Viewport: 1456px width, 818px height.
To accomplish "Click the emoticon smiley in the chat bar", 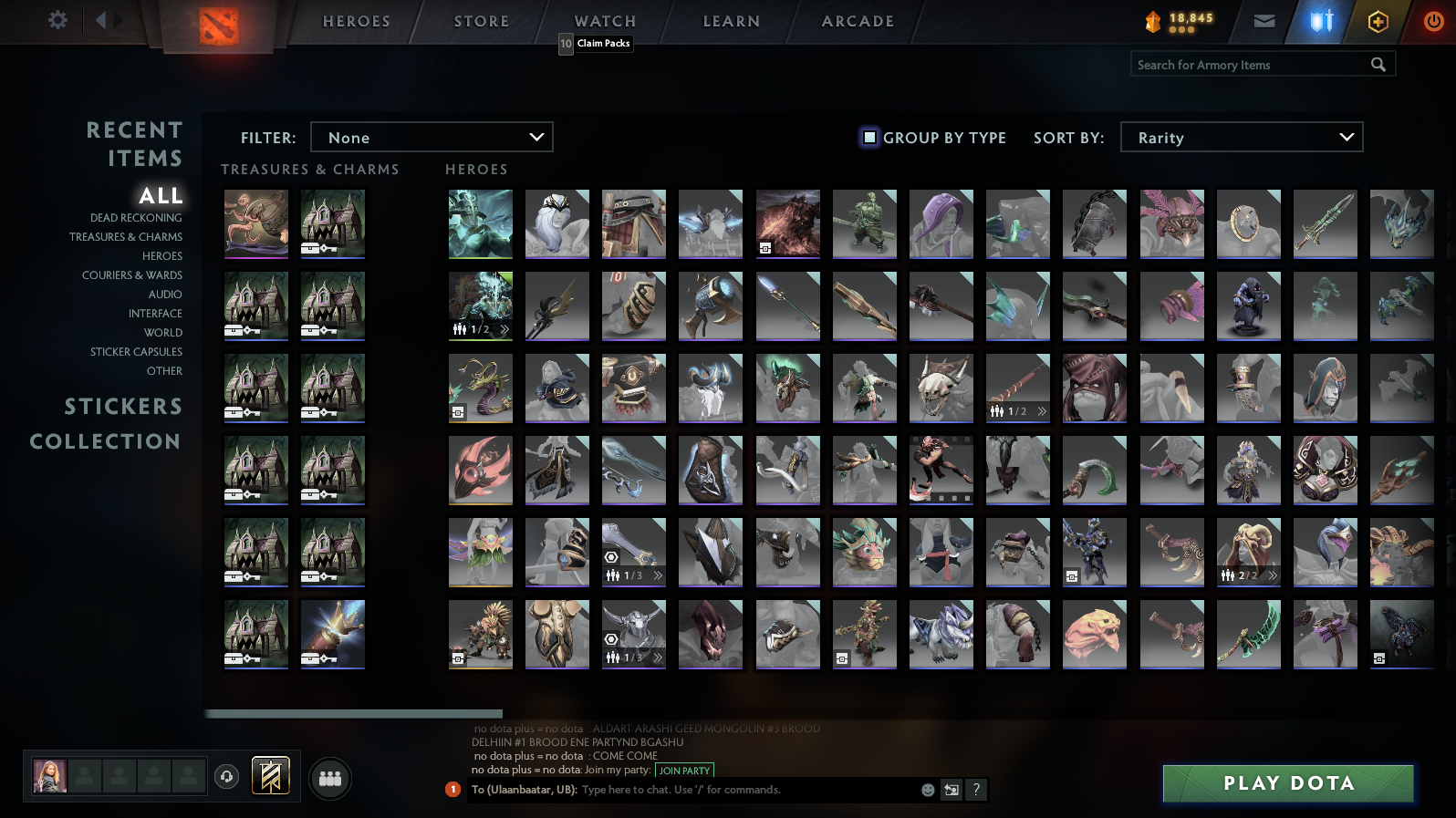I will [x=928, y=790].
